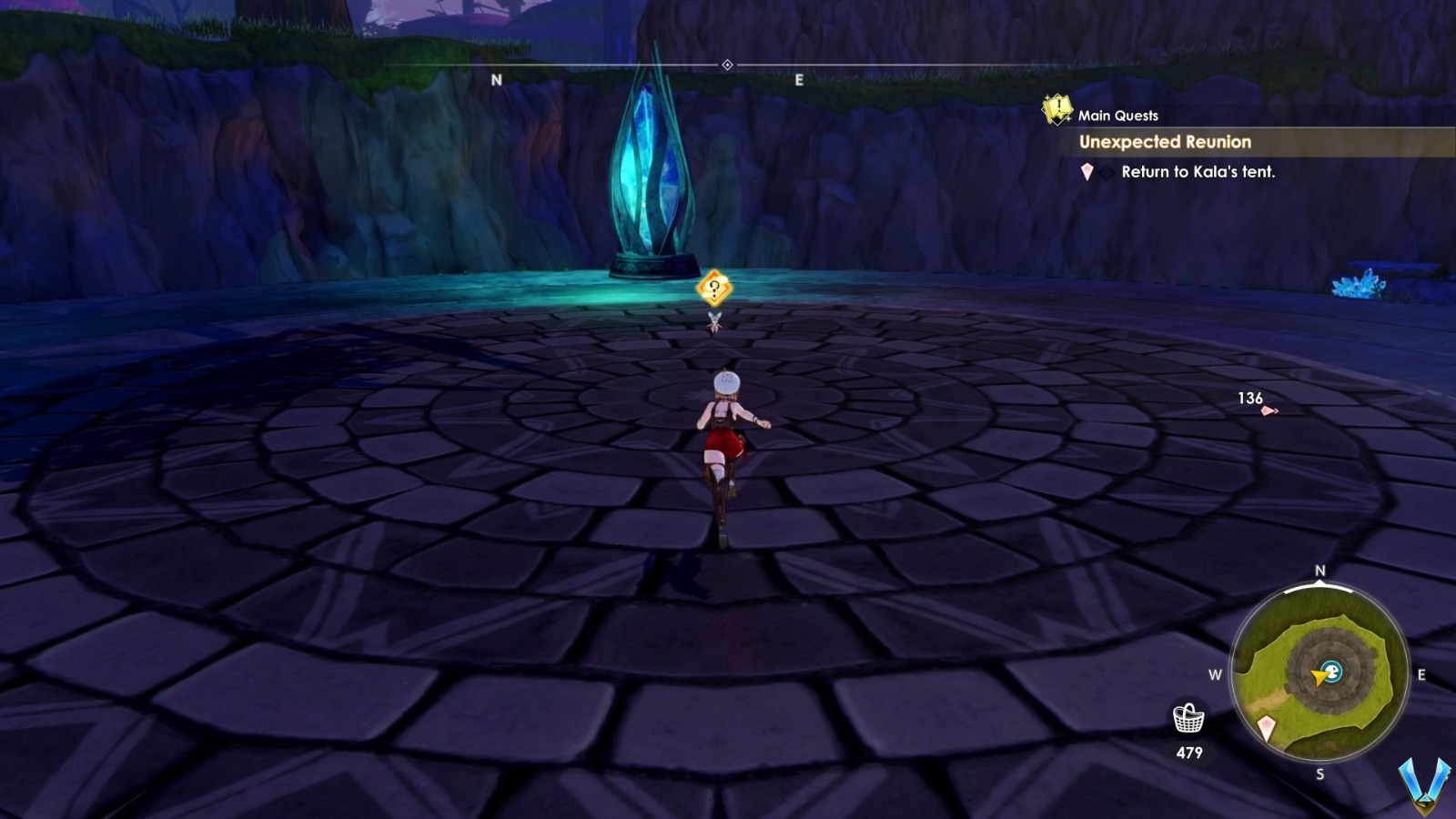Open the Unexpected Reunion quest title
Viewport: 1456px width, 819px height.
pyautogui.click(x=1166, y=142)
